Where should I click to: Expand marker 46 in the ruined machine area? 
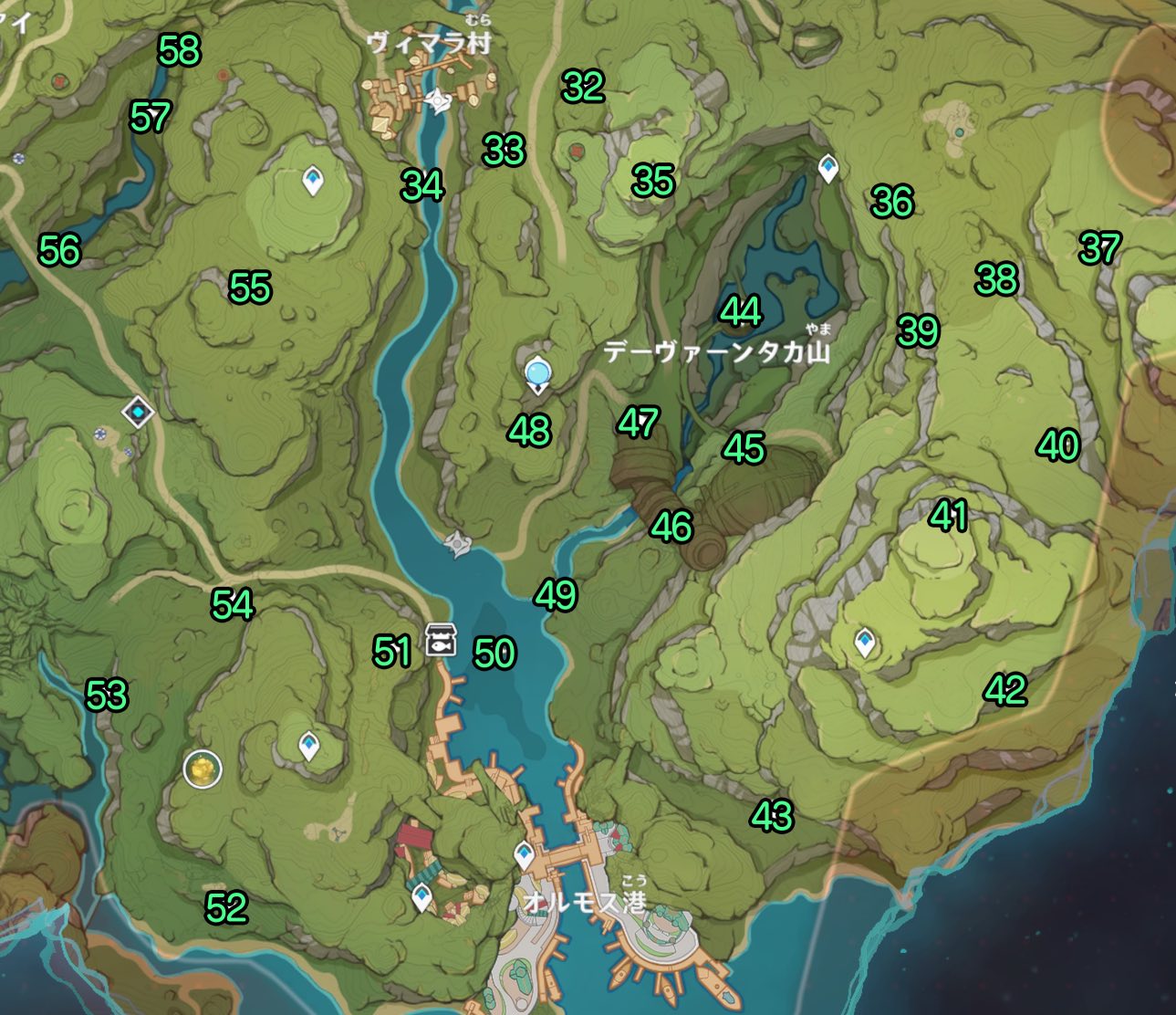(x=672, y=525)
